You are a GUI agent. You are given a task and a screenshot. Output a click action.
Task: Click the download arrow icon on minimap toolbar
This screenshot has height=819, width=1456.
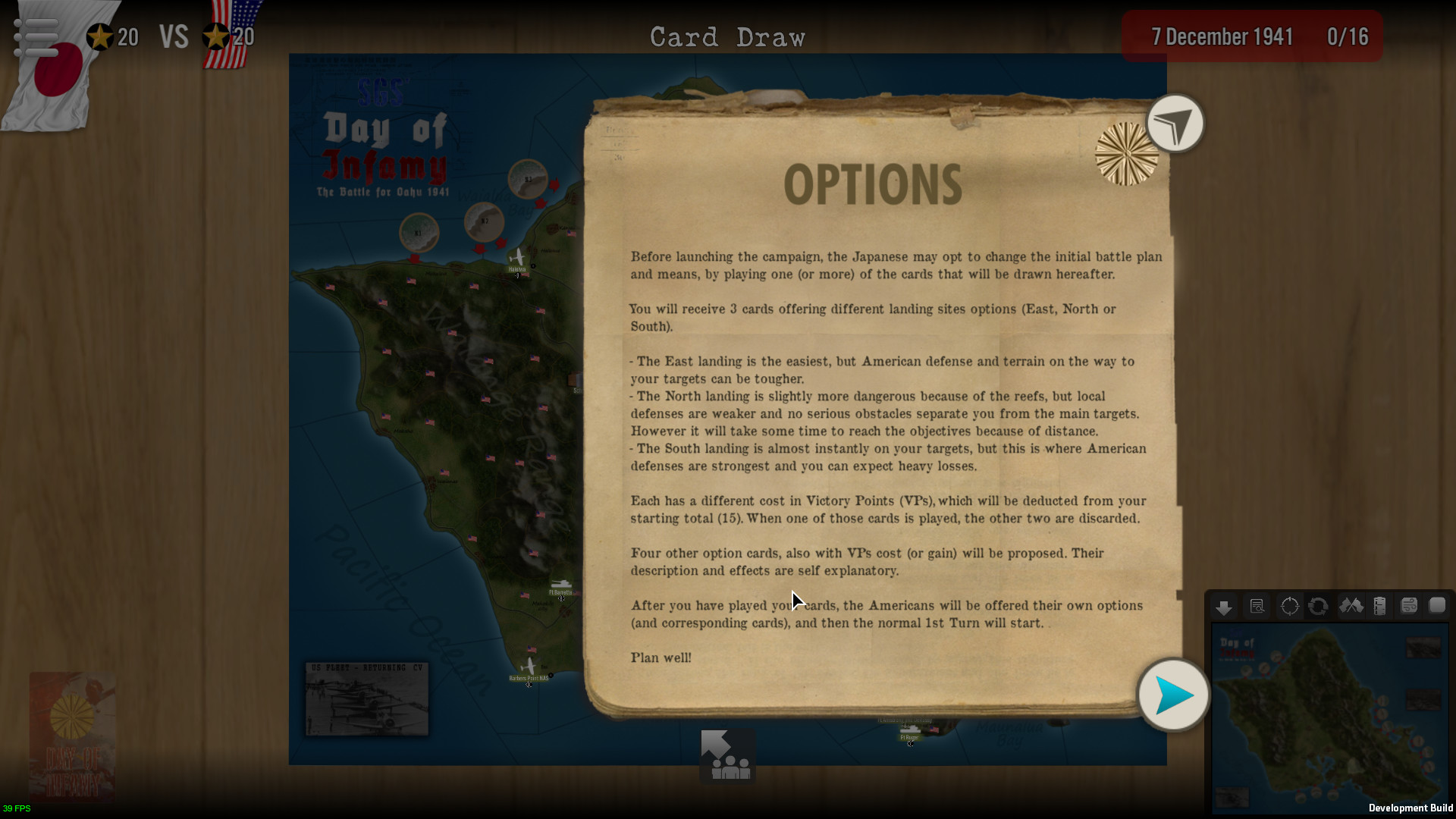[x=1225, y=607]
